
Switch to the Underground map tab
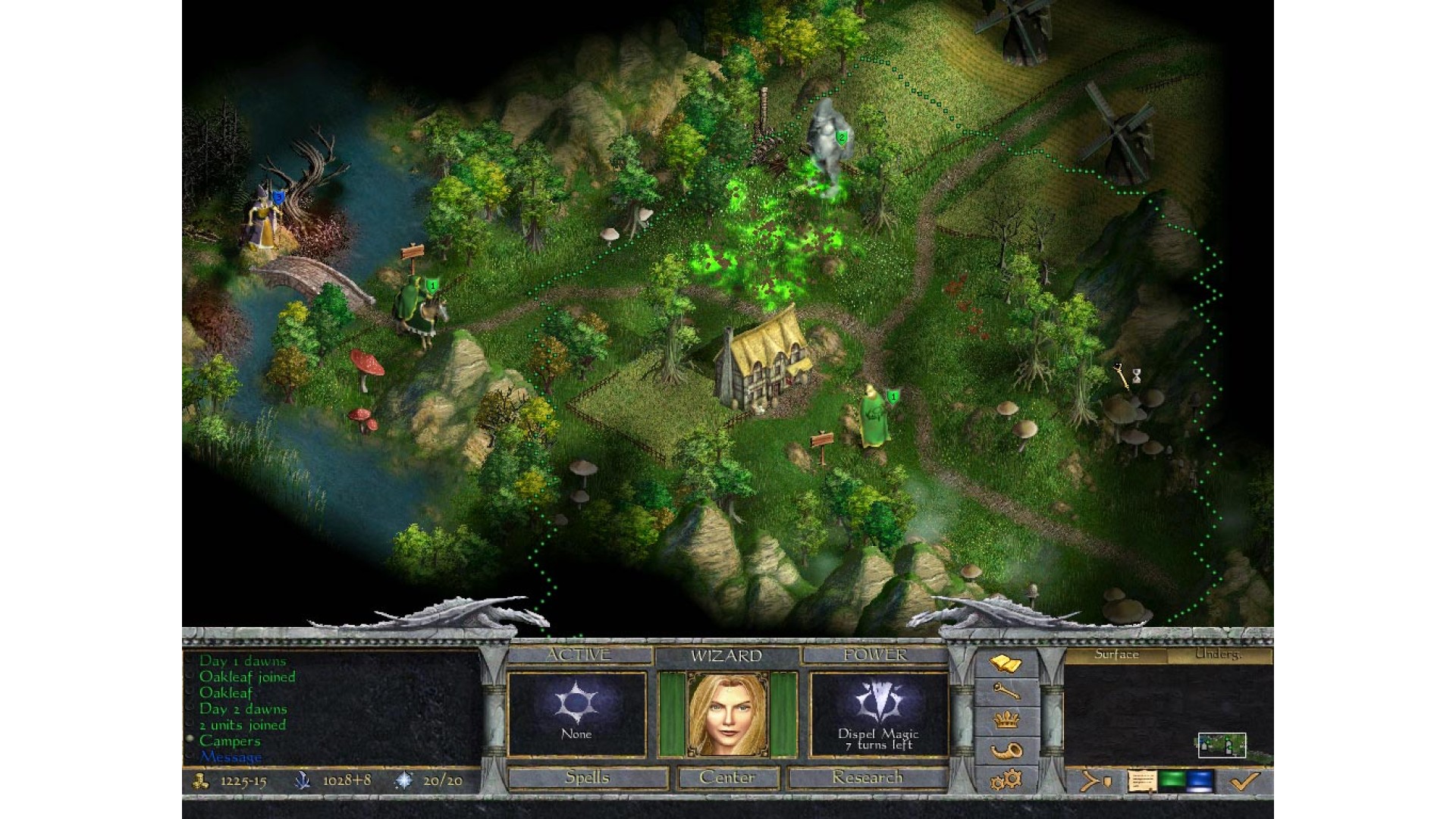(1218, 654)
